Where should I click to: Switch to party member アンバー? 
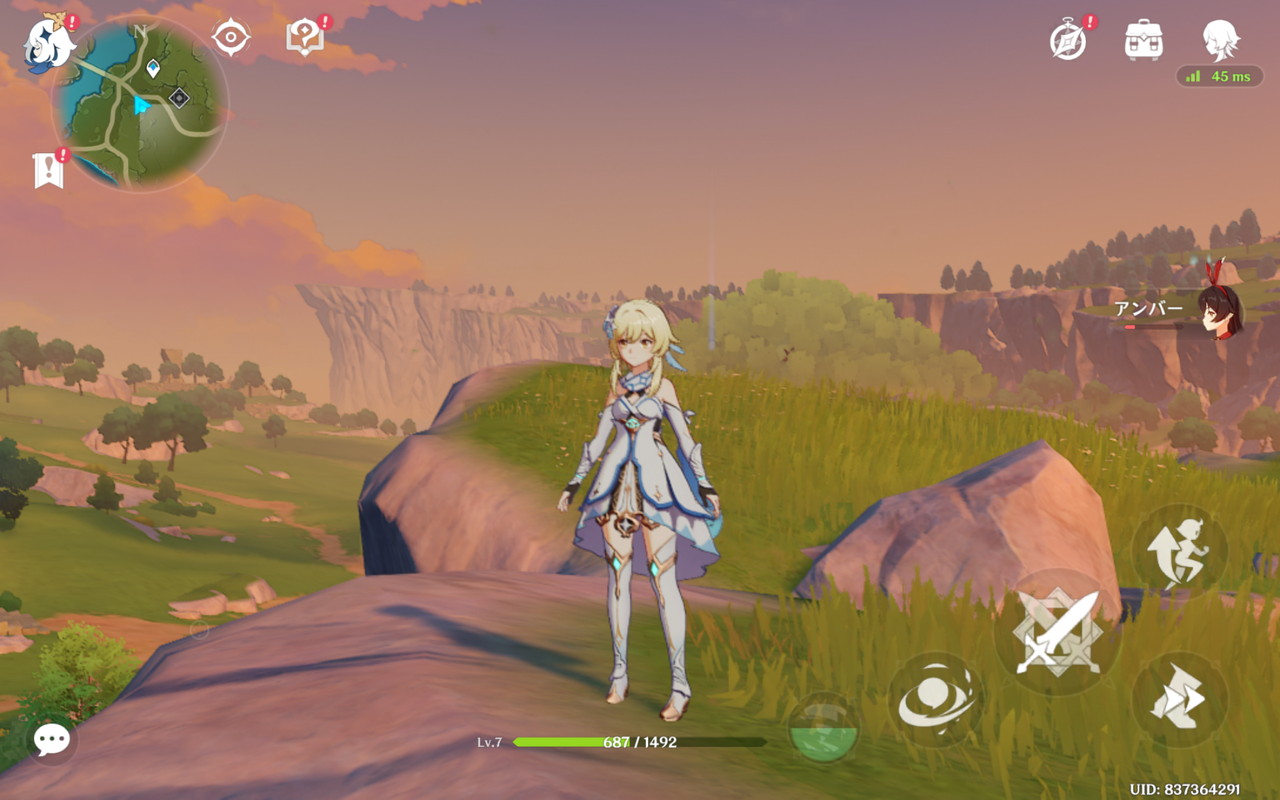1218,311
